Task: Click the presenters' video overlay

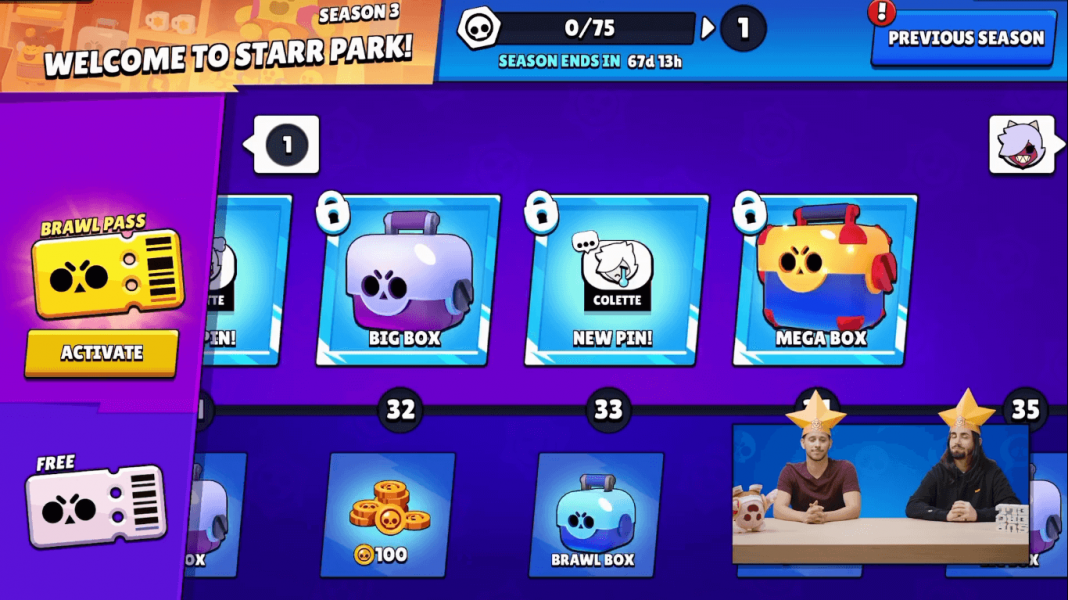Action: [x=880, y=493]
